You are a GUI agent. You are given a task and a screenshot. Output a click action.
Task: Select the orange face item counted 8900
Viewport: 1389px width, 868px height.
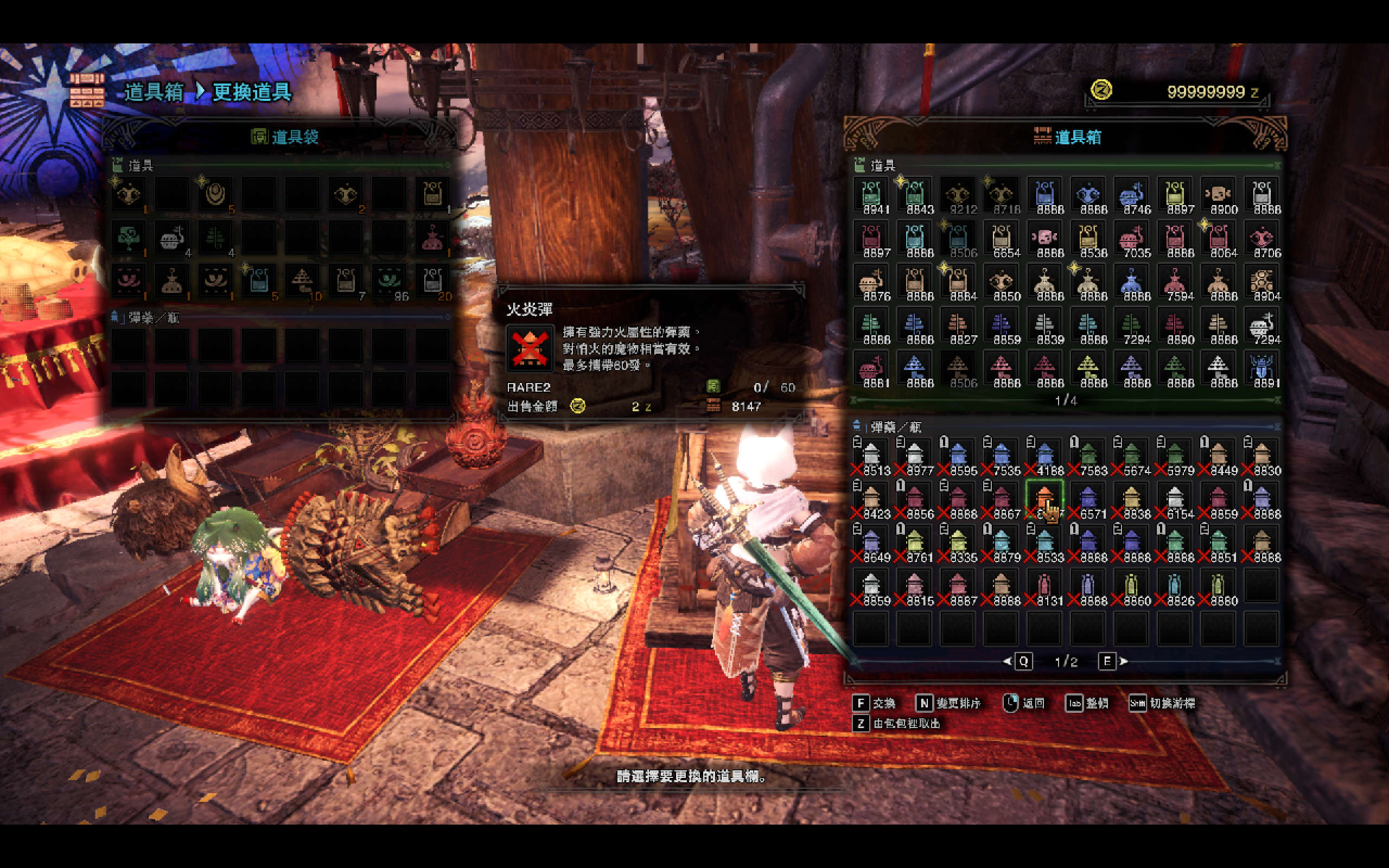[x=1218, y=195]
